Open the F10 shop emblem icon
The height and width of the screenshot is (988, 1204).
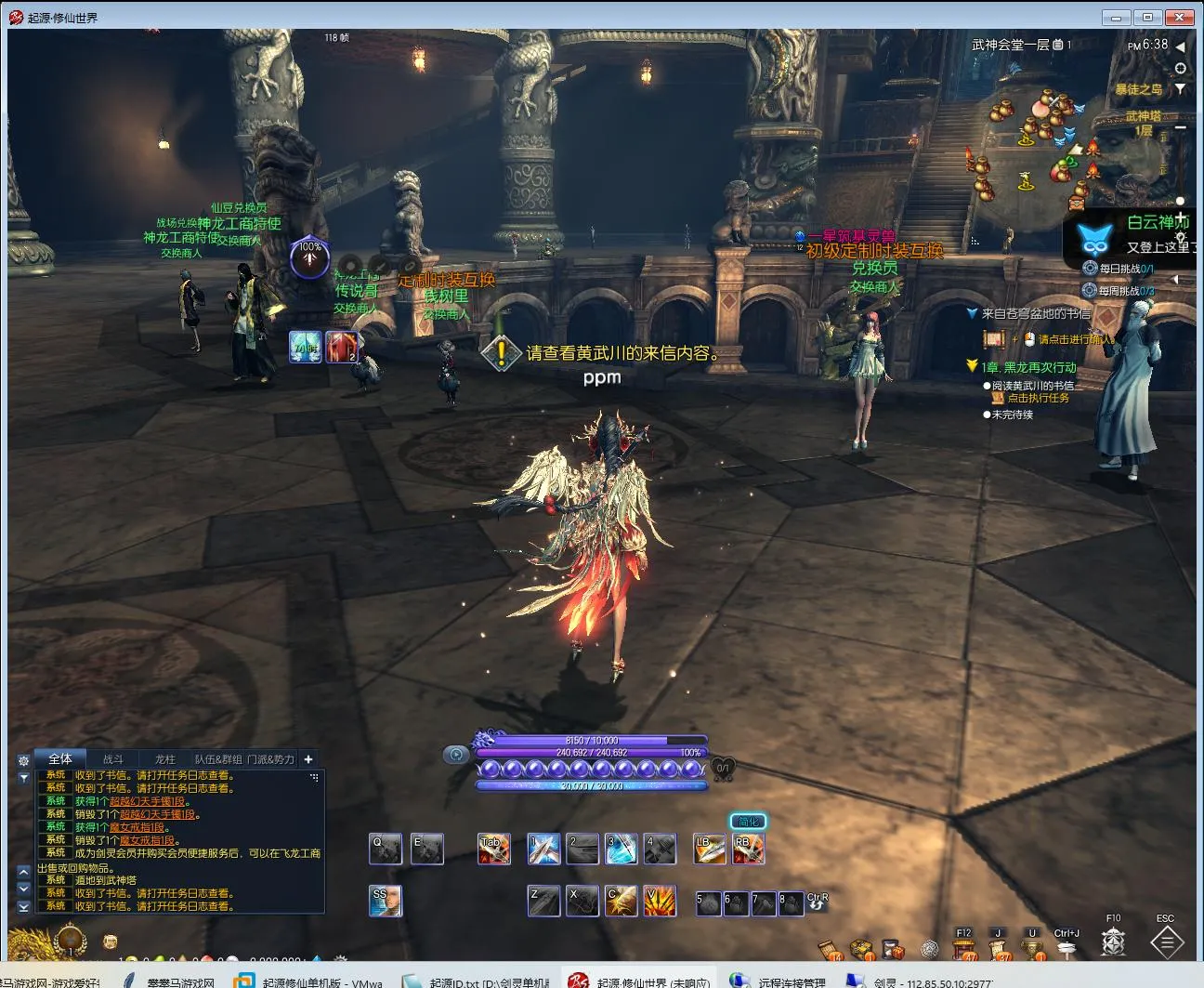(1113, 942)
